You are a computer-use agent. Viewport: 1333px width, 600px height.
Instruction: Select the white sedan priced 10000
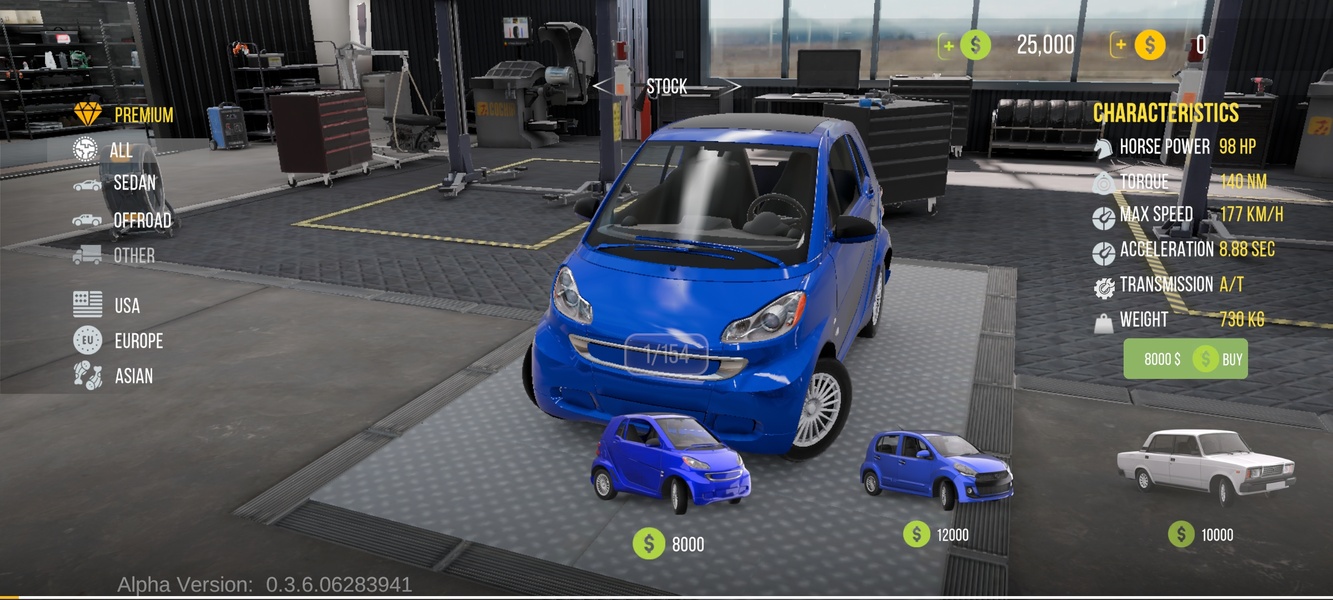(1205, 464)
